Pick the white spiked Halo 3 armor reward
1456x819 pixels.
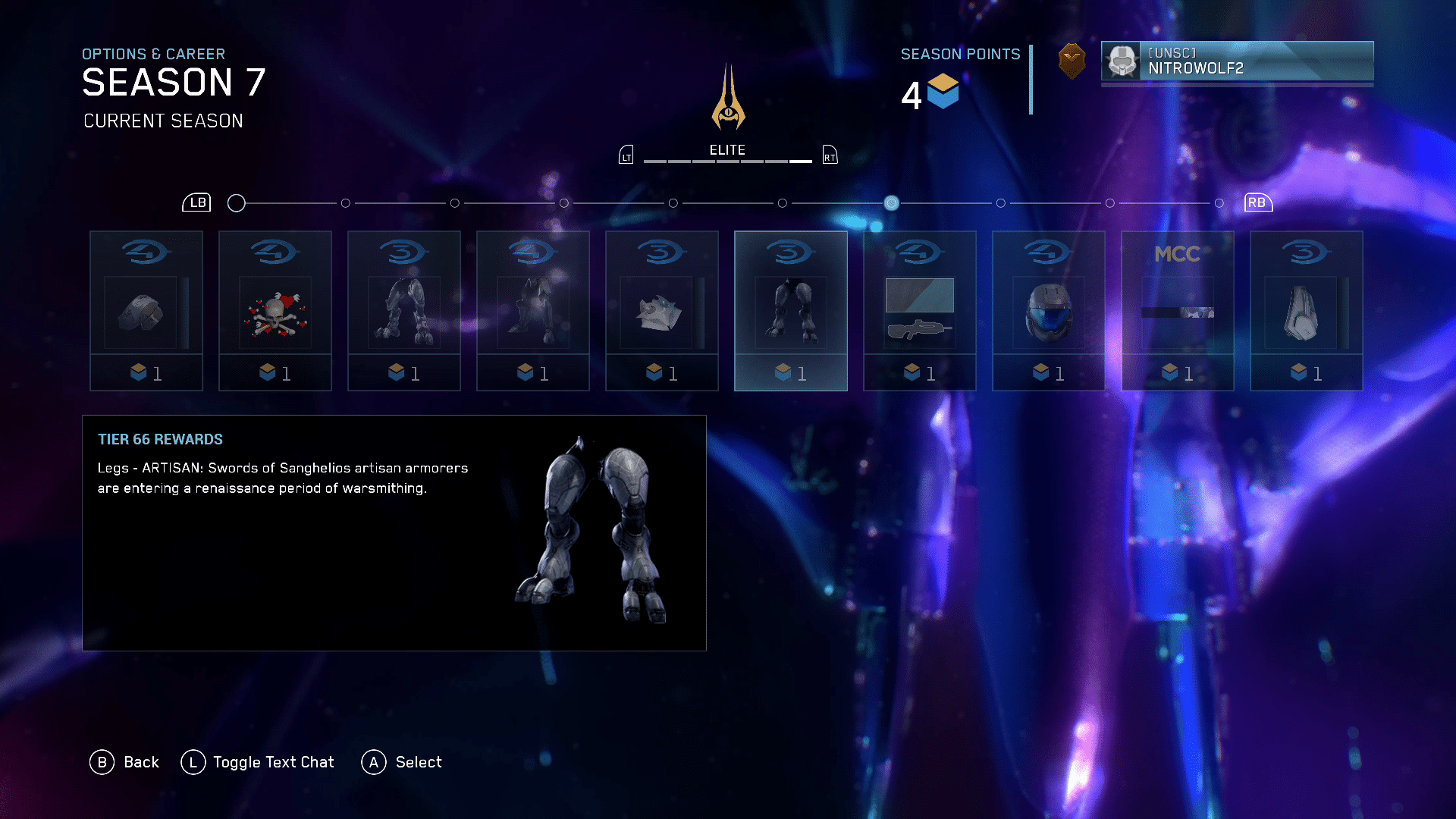(x=661, y=311)
